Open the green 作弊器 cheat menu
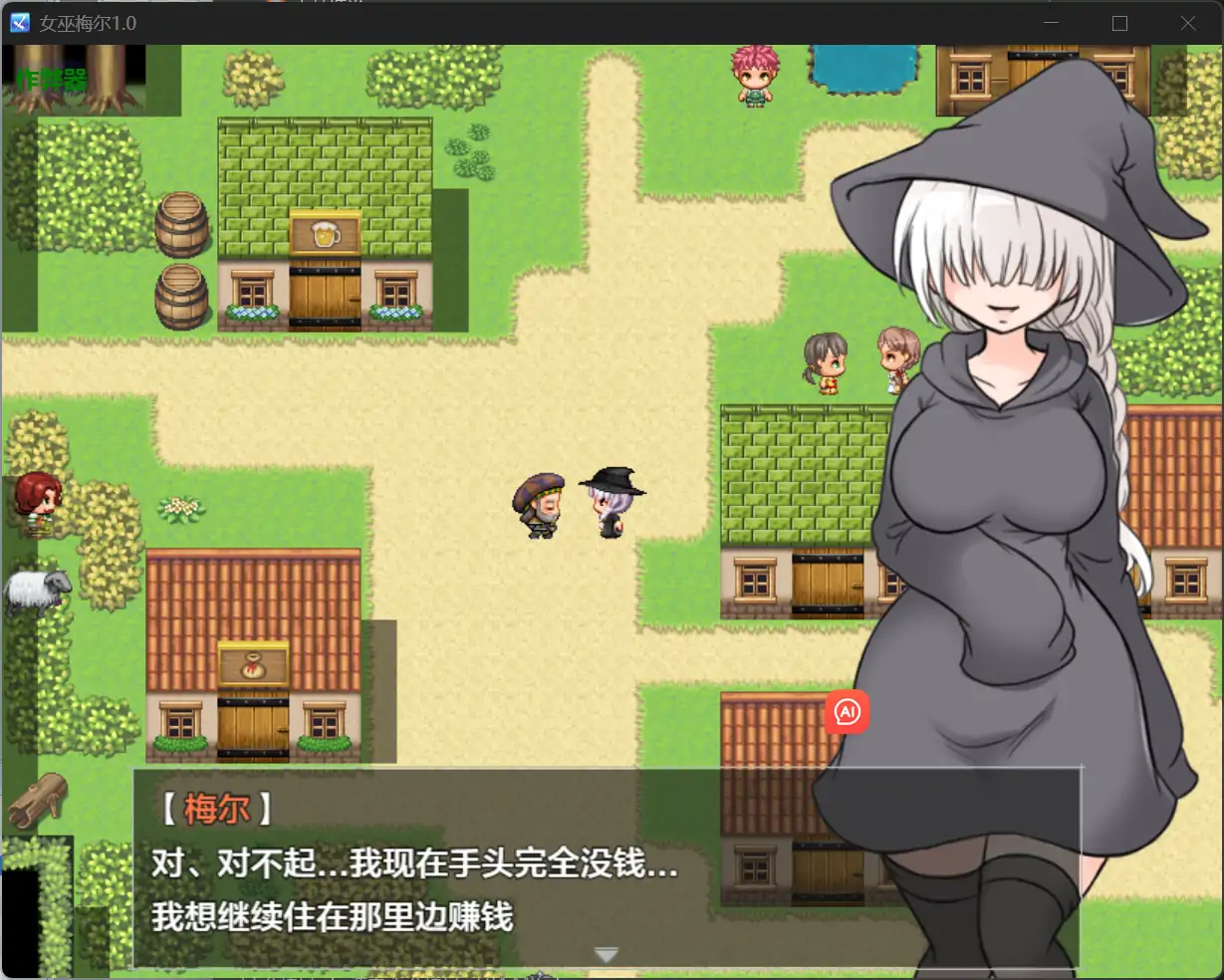 (x=52, y=80)
